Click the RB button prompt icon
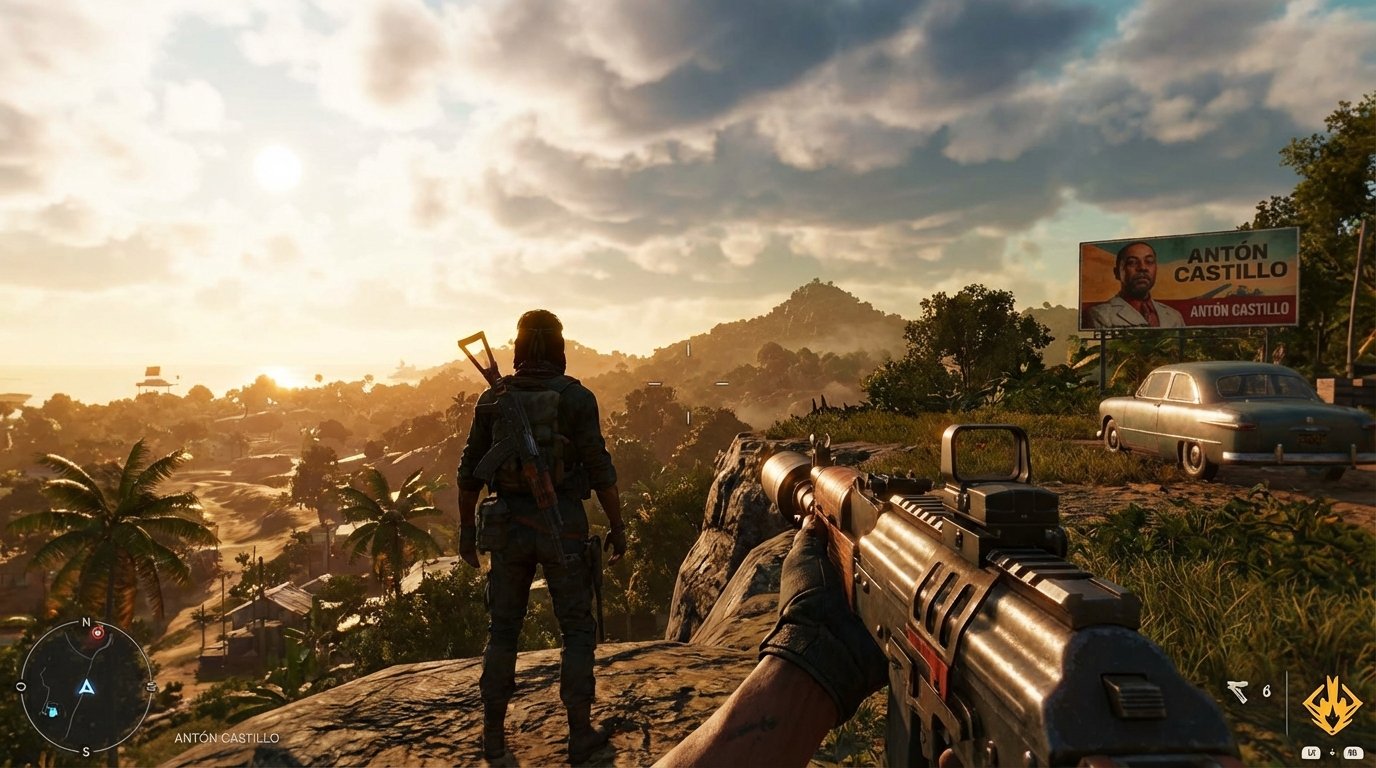The image size is (1376, 768). pyautogui.click(x=1354, y=753)
